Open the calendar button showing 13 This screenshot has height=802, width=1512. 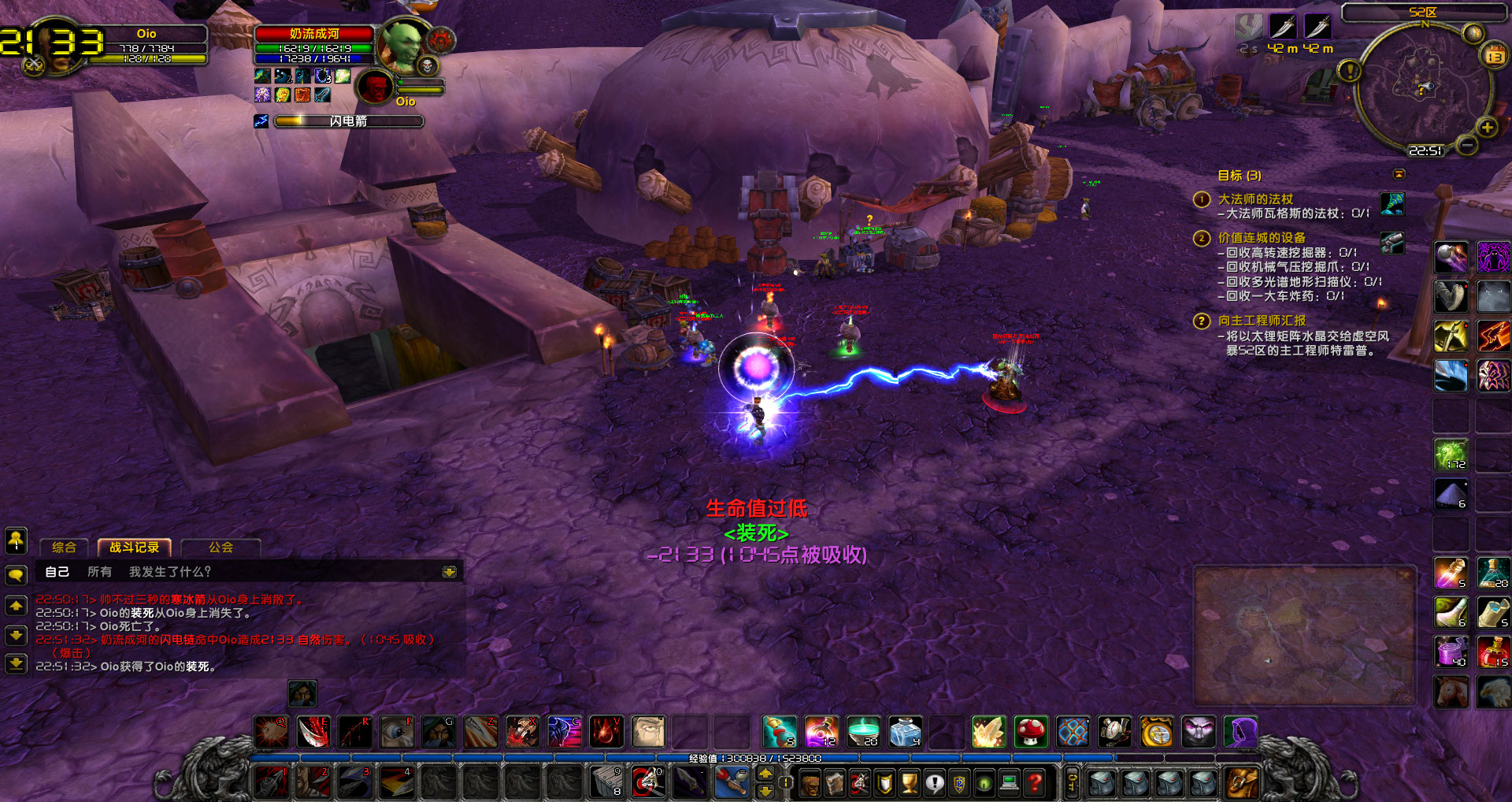[1494, 56]
